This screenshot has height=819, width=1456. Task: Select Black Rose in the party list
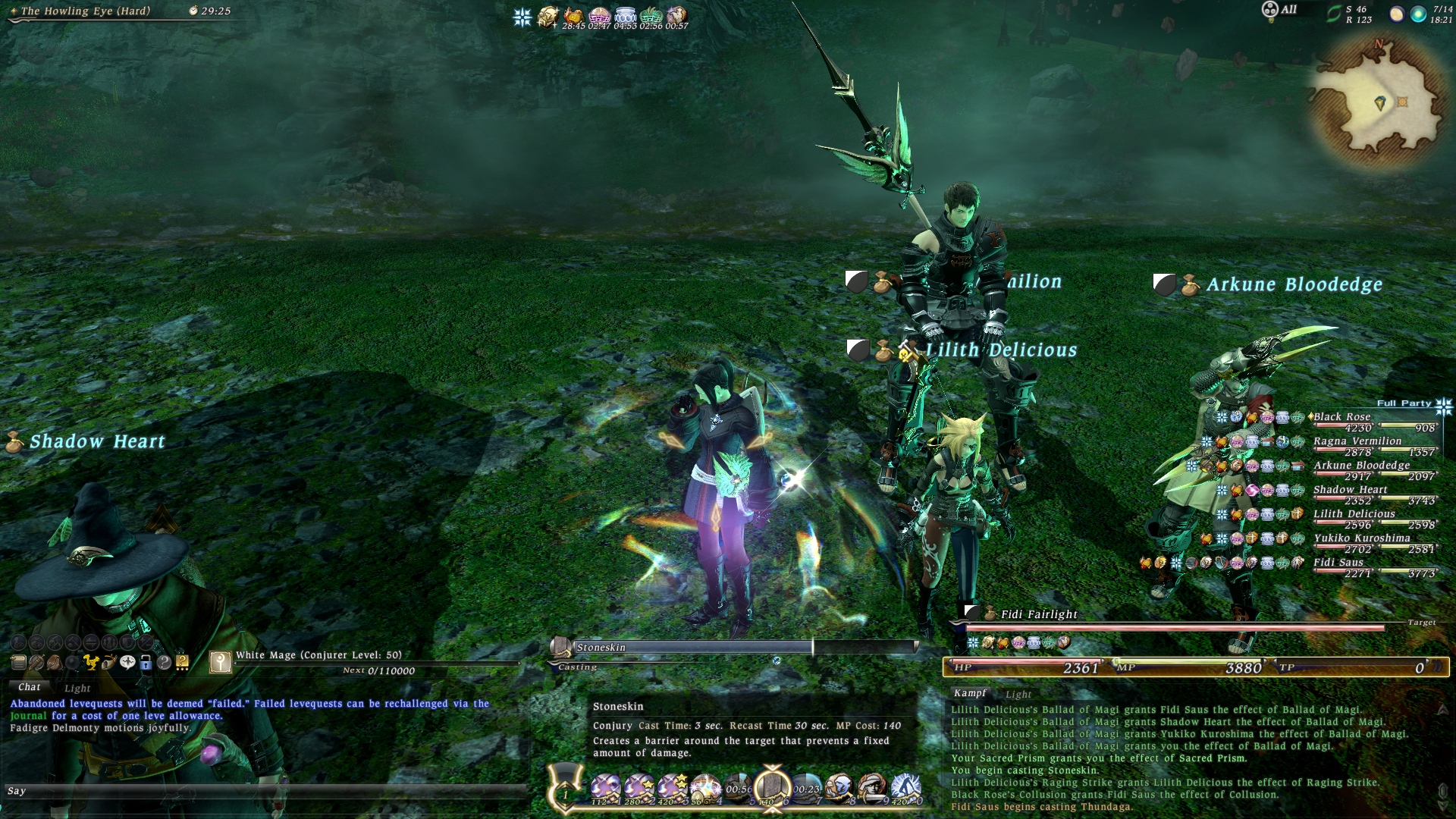[x=1341, y=417]
